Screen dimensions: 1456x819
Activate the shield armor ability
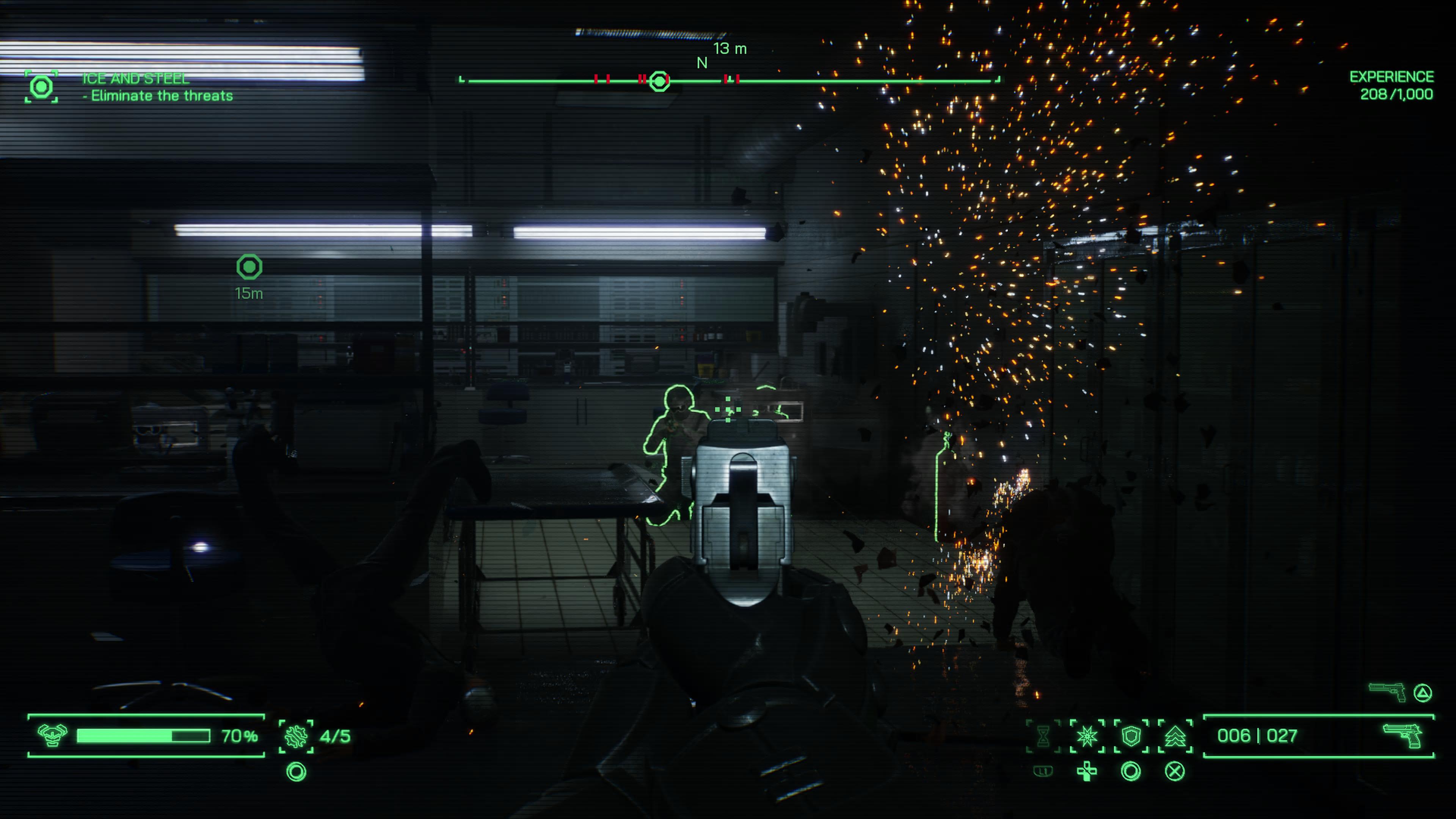(1131, 736)
